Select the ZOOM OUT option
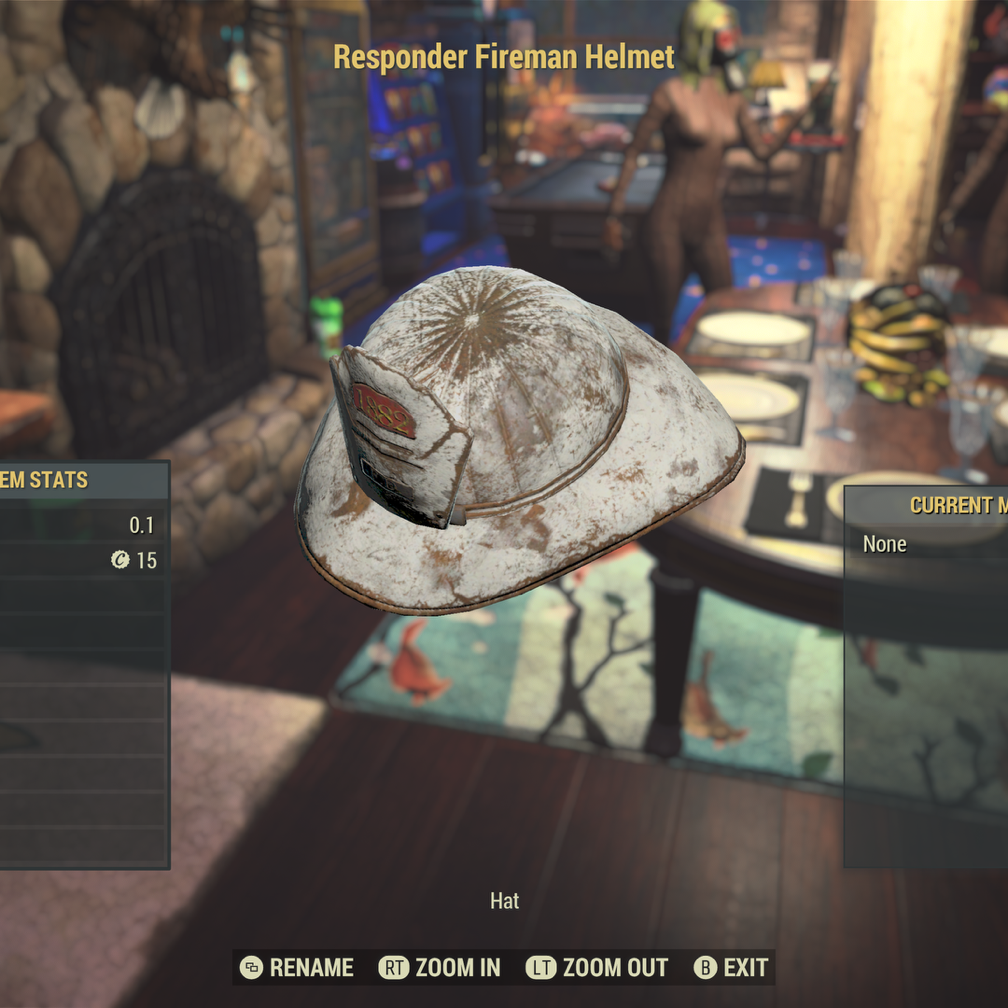 [598, 967]
